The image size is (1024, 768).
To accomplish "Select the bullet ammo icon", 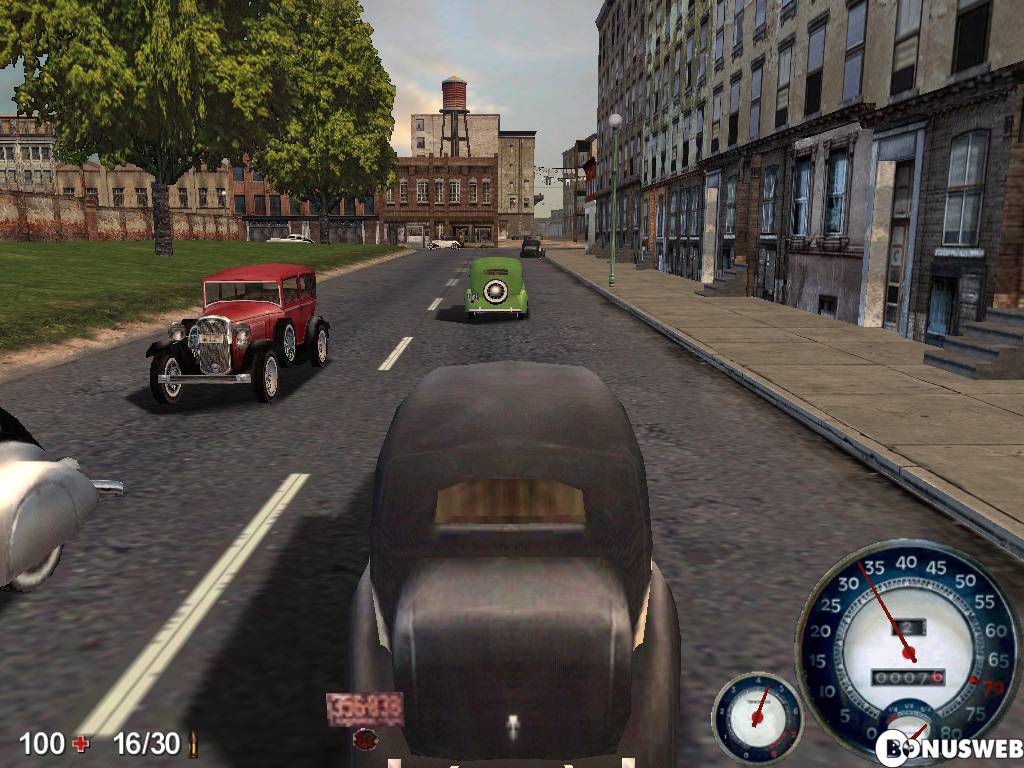I will click(x=193, y=744).
